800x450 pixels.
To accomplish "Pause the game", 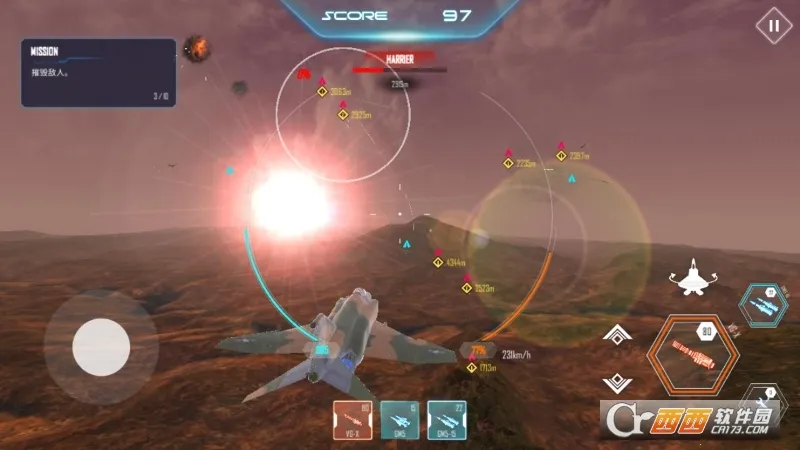I will 772,26.
